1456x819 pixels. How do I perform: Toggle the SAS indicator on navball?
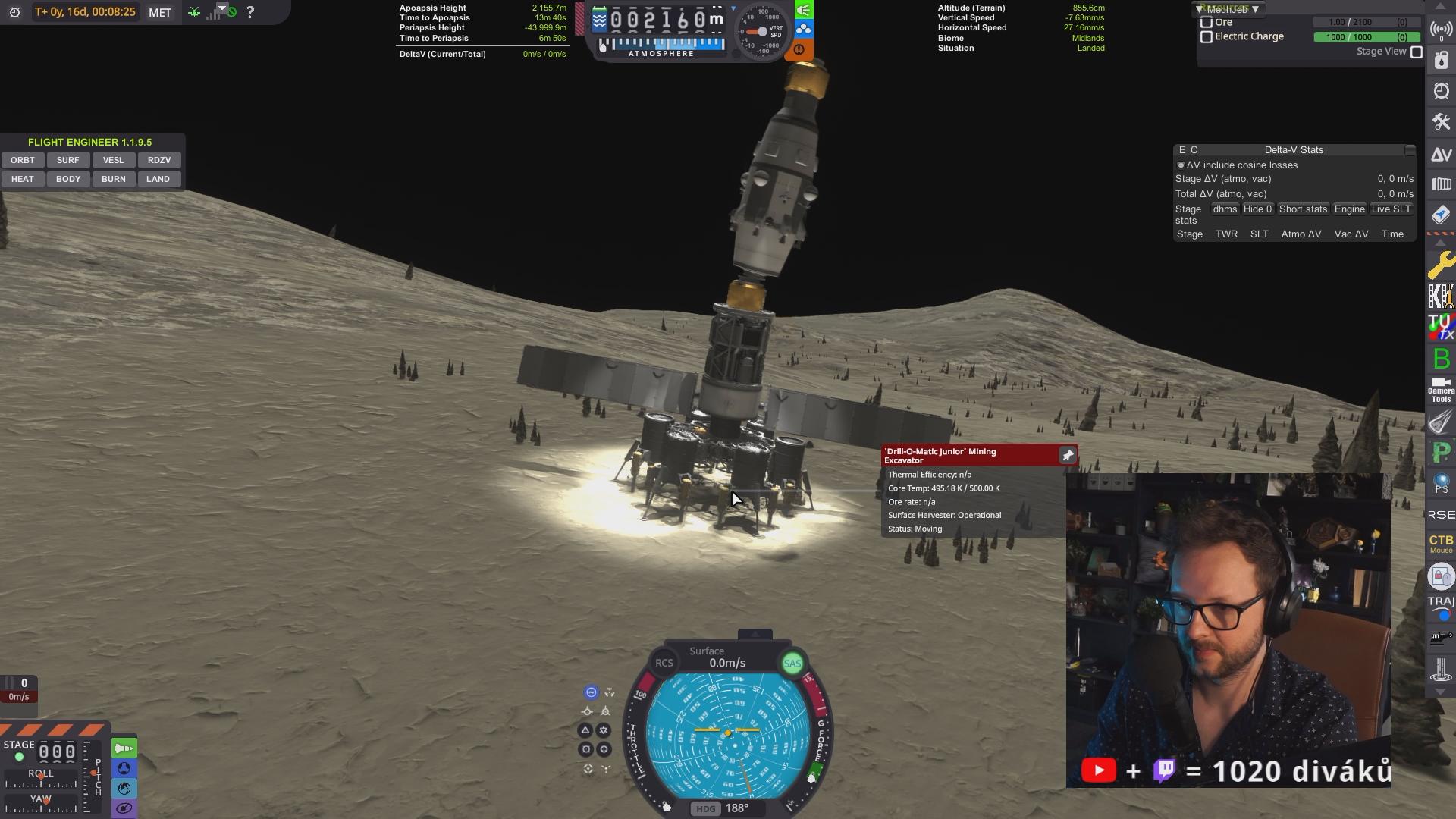coord(792,664)
